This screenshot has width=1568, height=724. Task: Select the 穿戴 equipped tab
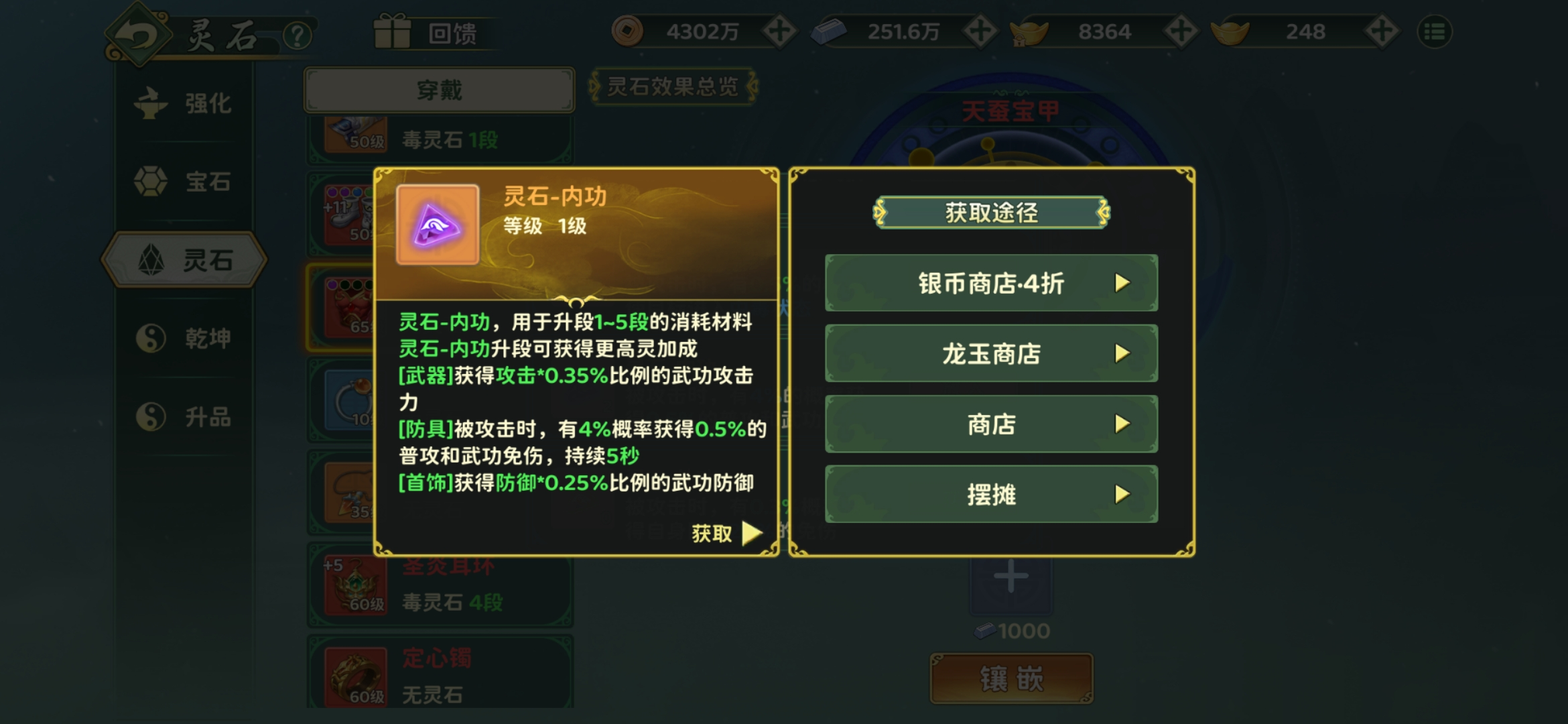pos(439,90)
